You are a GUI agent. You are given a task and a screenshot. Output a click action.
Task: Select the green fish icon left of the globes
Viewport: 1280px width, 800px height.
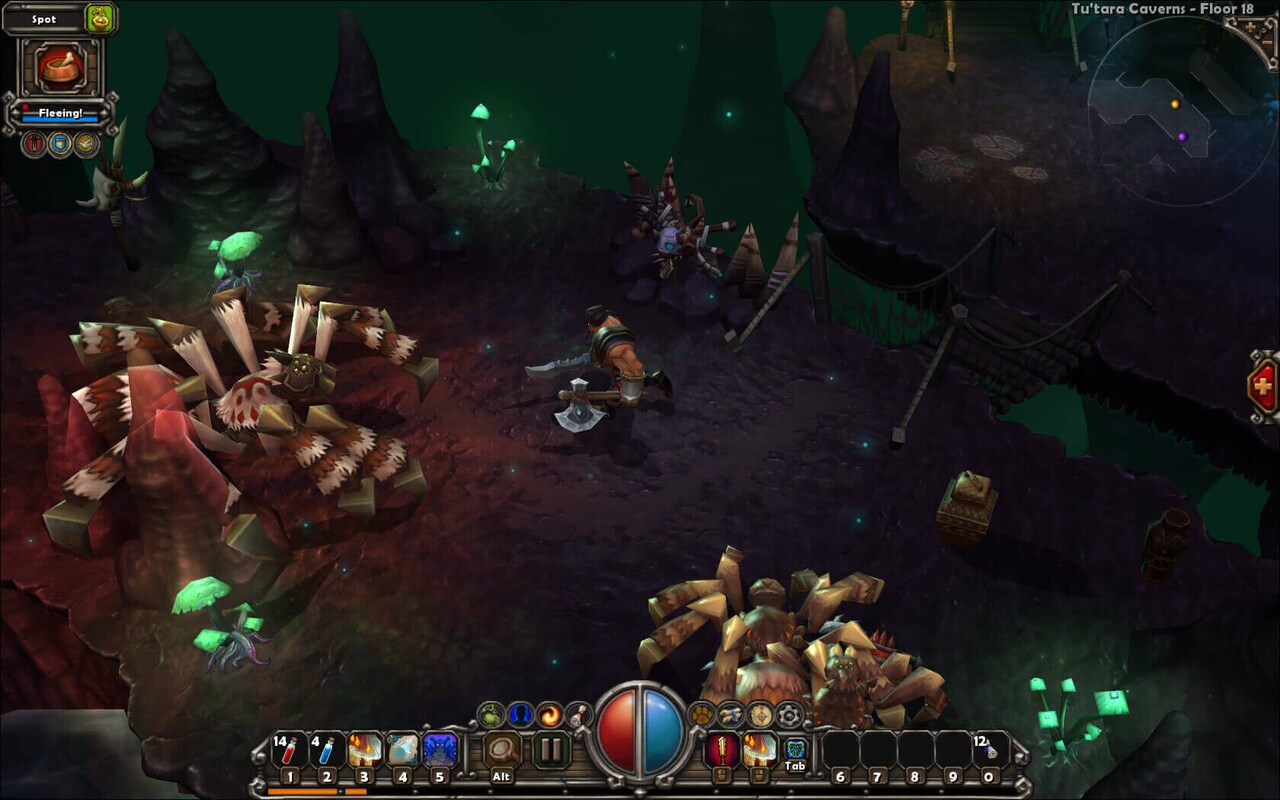click(x=490, y=712)
